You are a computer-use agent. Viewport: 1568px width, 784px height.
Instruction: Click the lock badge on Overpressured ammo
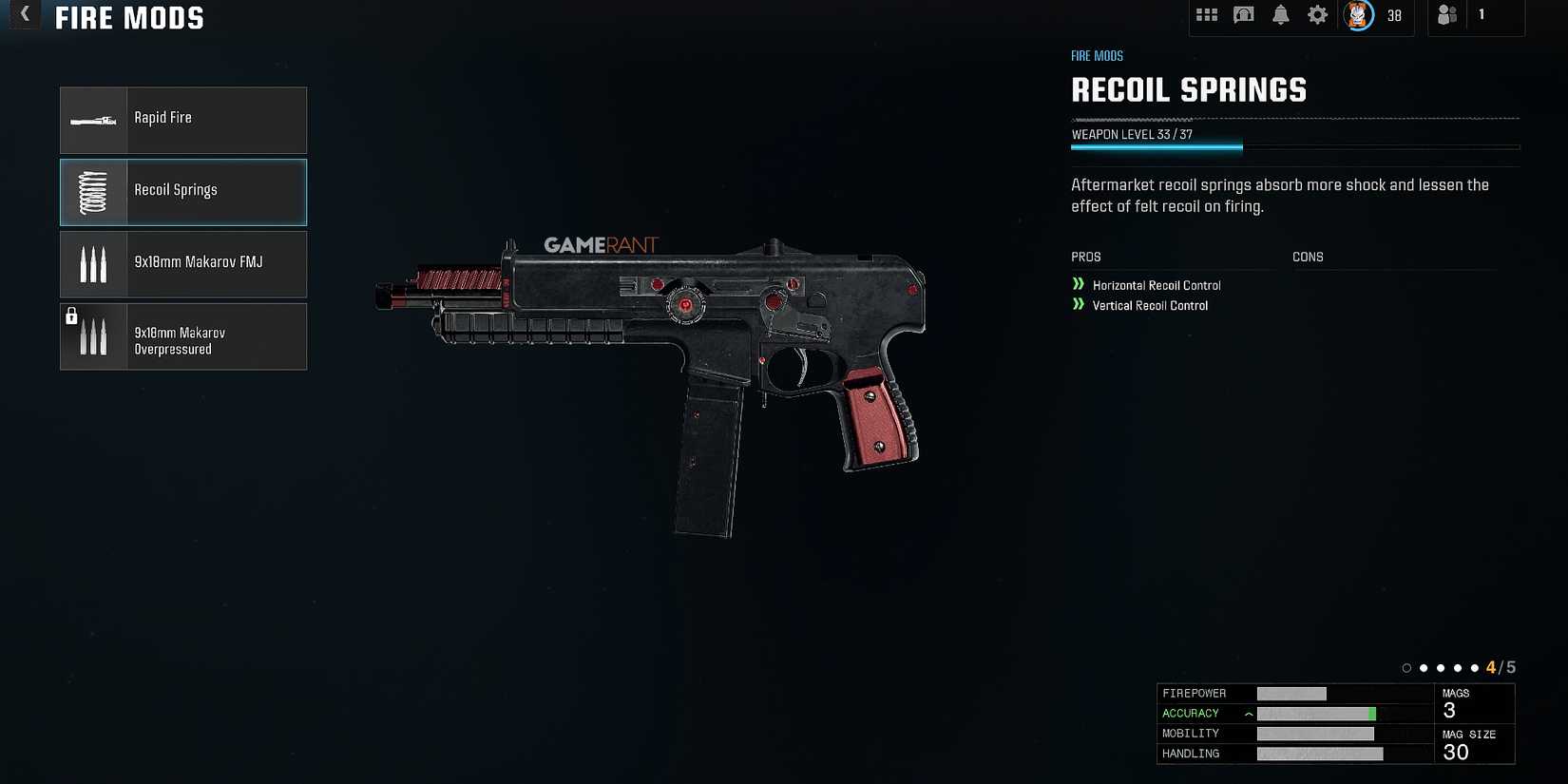click(71, 316)
